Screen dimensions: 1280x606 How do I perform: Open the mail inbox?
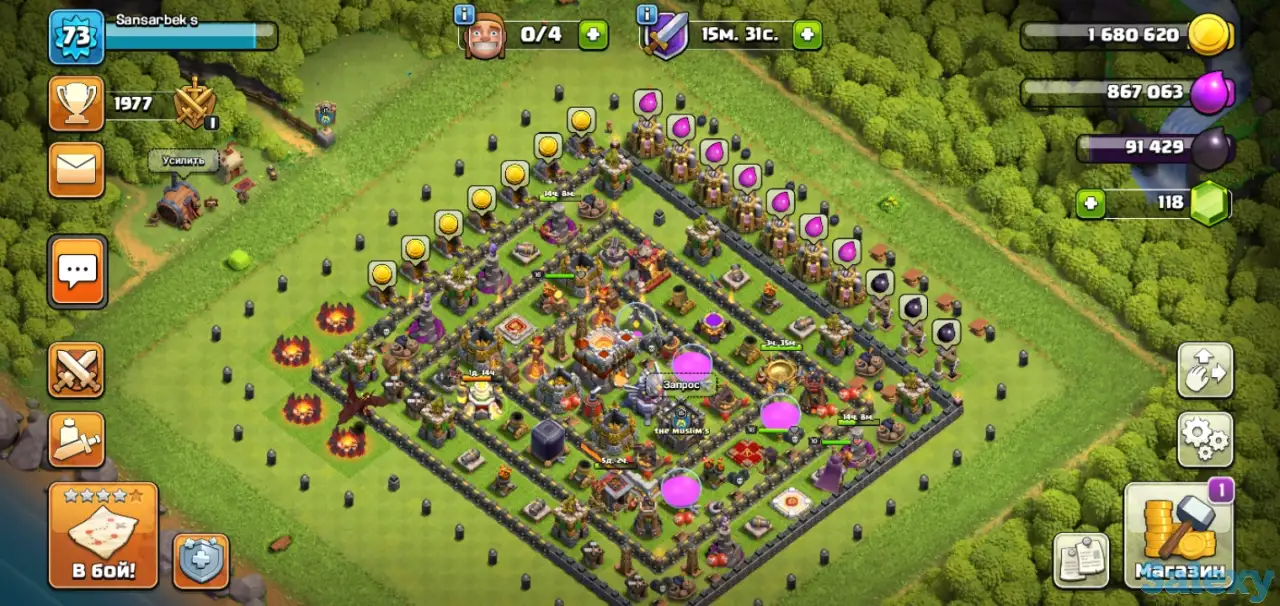pos(77,169)
